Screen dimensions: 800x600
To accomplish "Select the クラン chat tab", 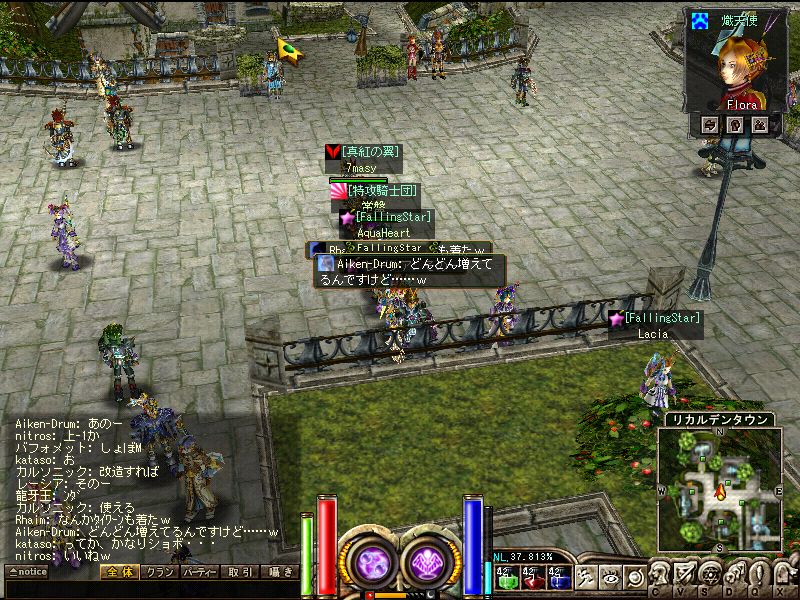I will coord(160,572).
